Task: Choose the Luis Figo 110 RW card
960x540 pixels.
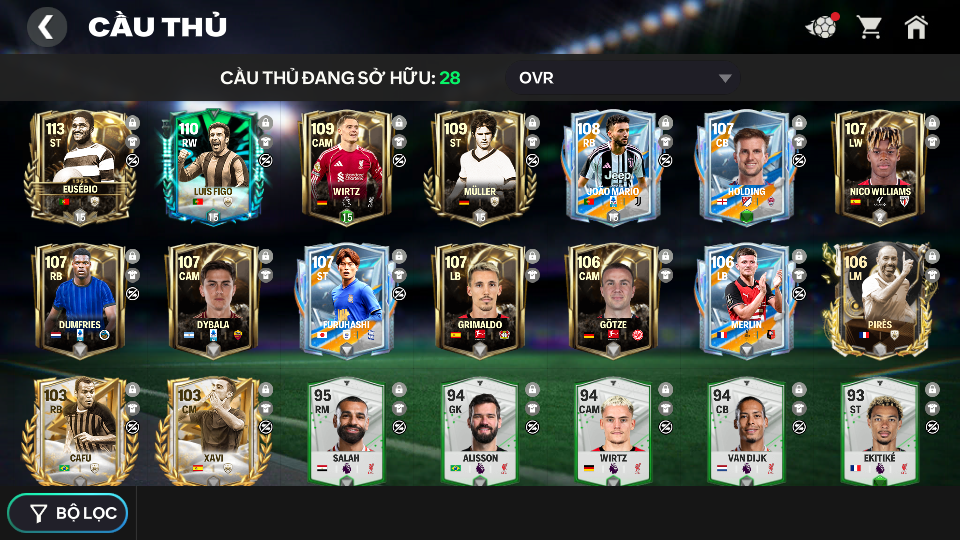Action: (x=212, y=166)
